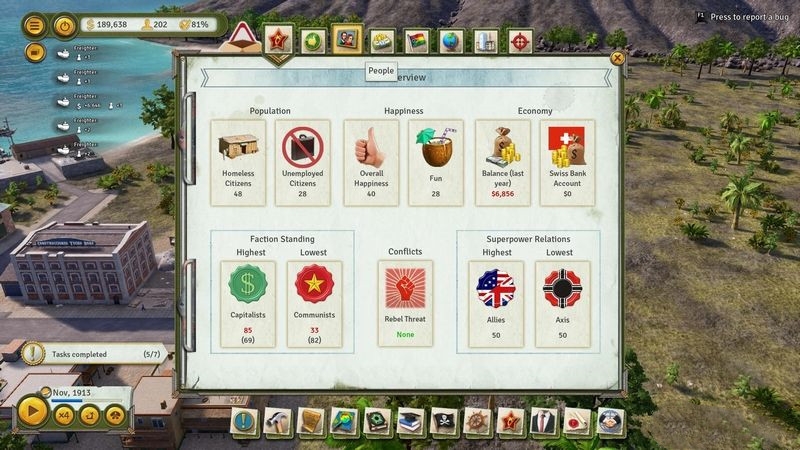Close the Overview window
Viewport: 800px width, 450px height.
point(617,59)
